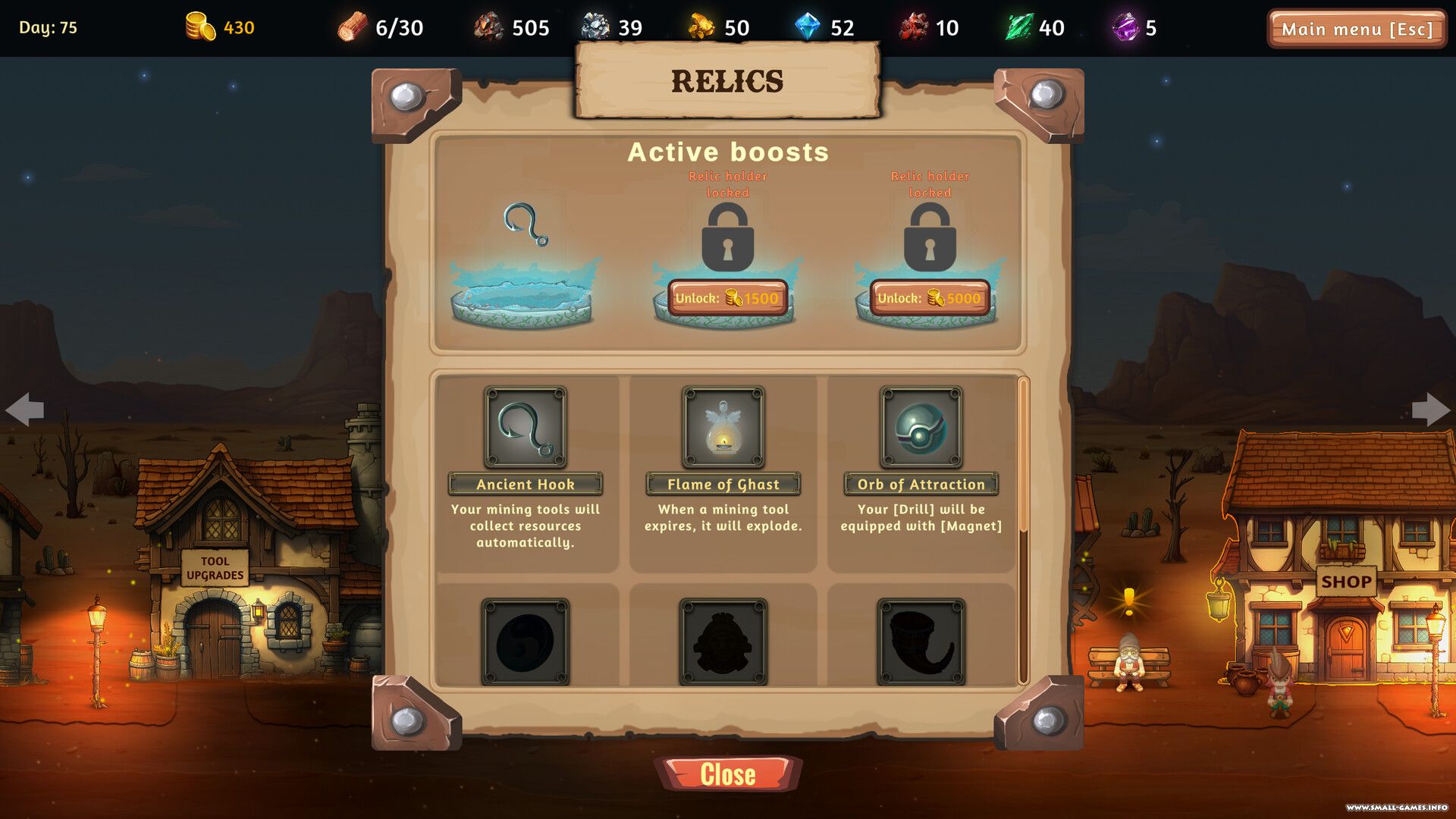The width and height of the screenshot is (1456, 819).
Task: Select the Ancient Hook relic
Action: 526,427
